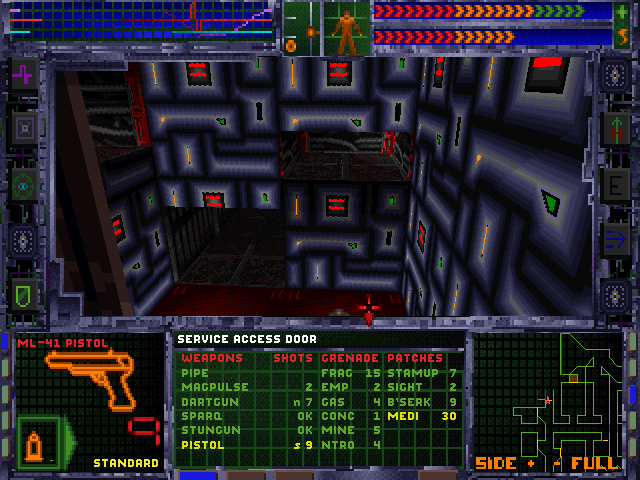This screenshot has width=640, height=480.
Task: Select the NITRO explosive entry
Action: tap(336, 443)
